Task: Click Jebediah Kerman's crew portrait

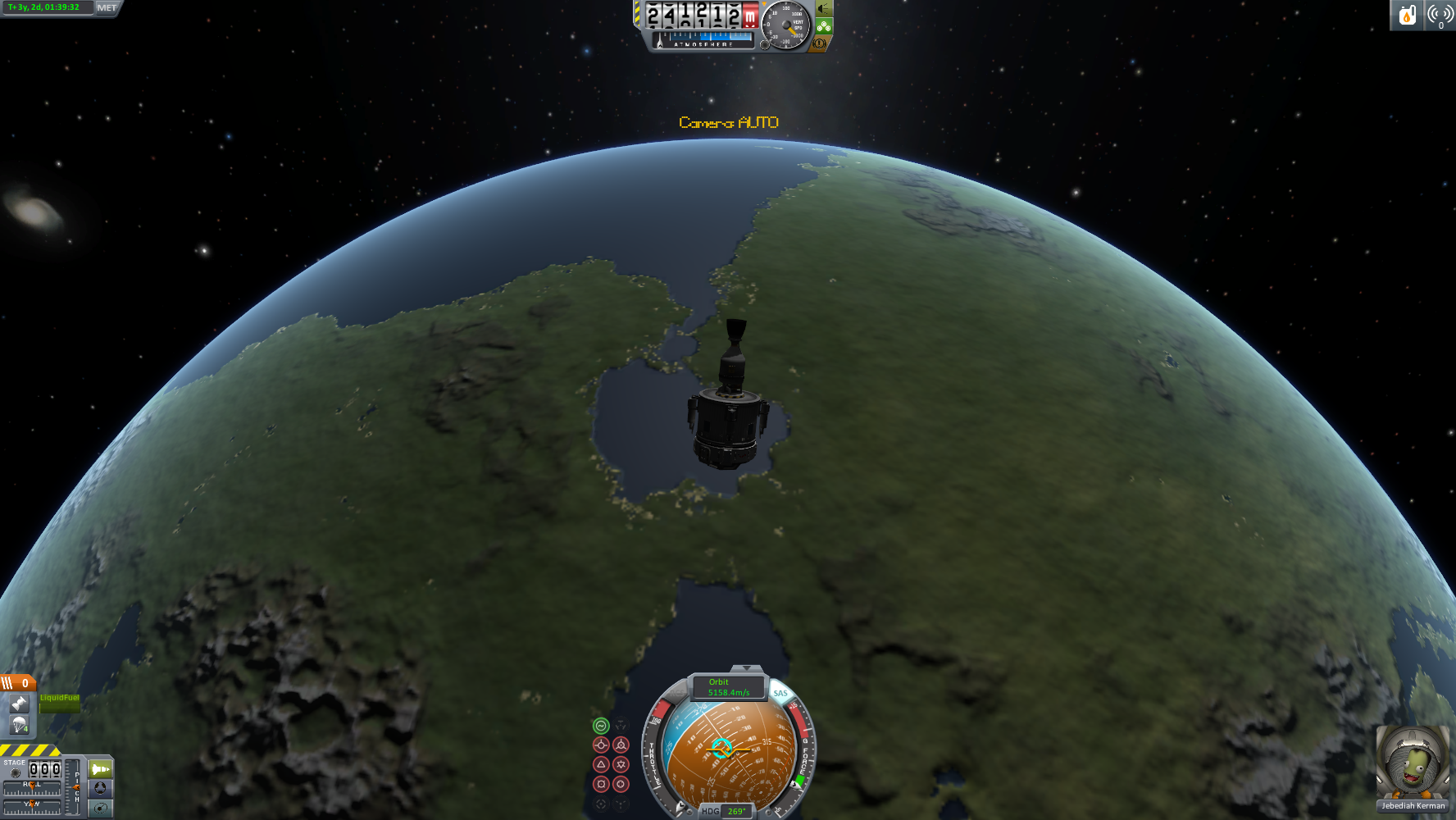Action: click(x=1412, y=763)
